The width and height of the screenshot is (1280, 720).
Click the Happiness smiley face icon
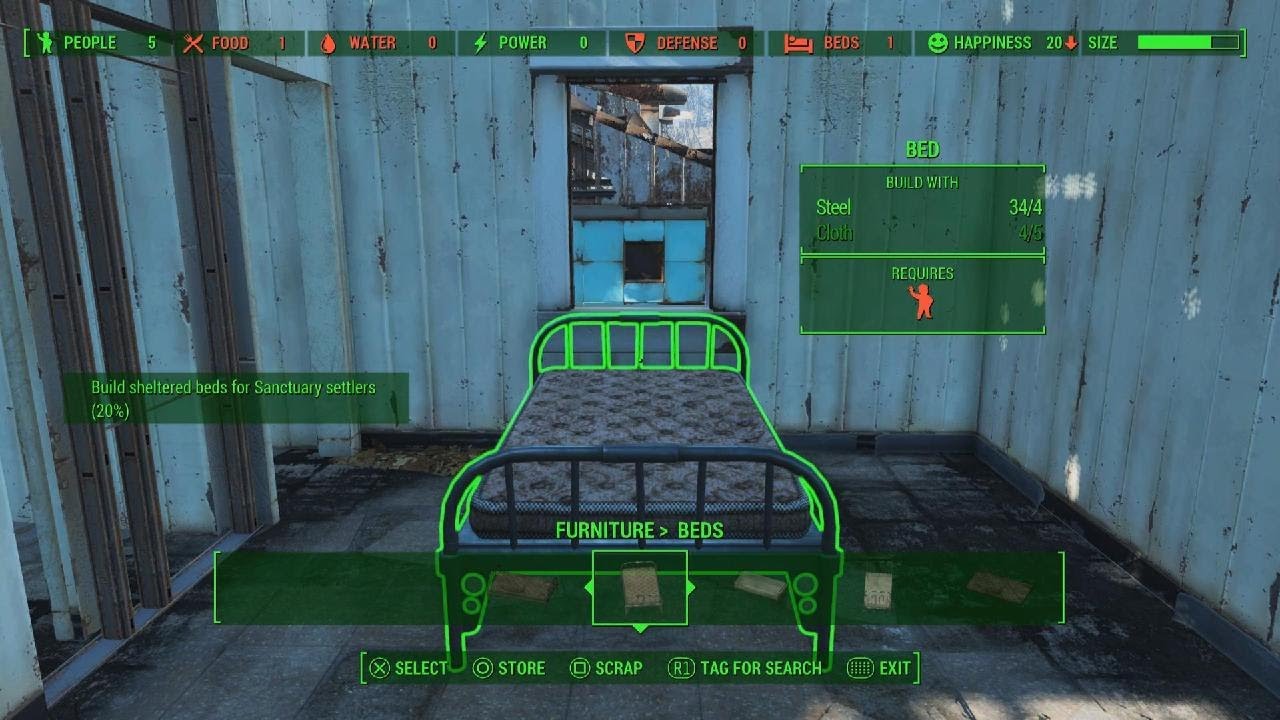coord(940,43)
